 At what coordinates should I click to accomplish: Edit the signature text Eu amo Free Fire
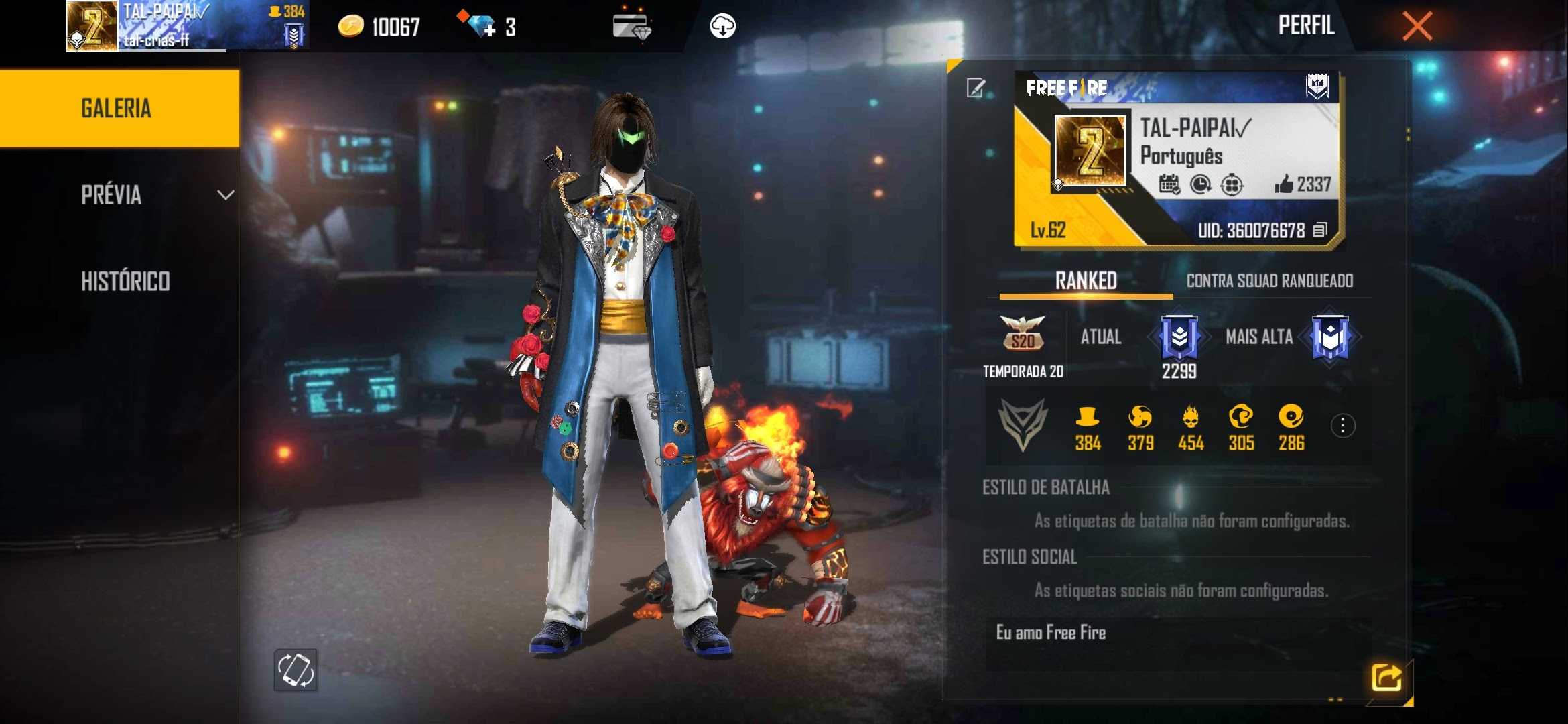(x=1051, y=633)
